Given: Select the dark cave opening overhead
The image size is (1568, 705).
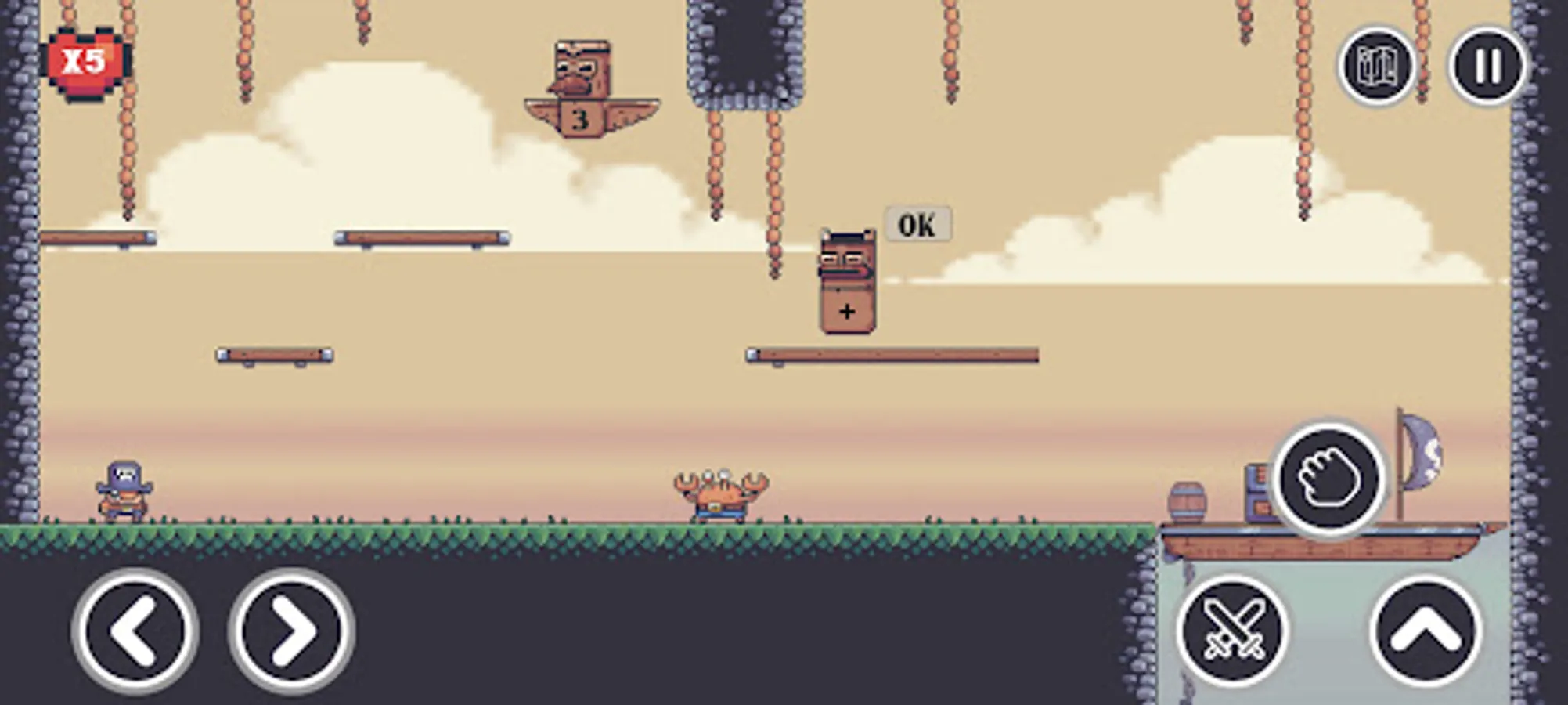Looking at the screenshot, I should [745, 47].
